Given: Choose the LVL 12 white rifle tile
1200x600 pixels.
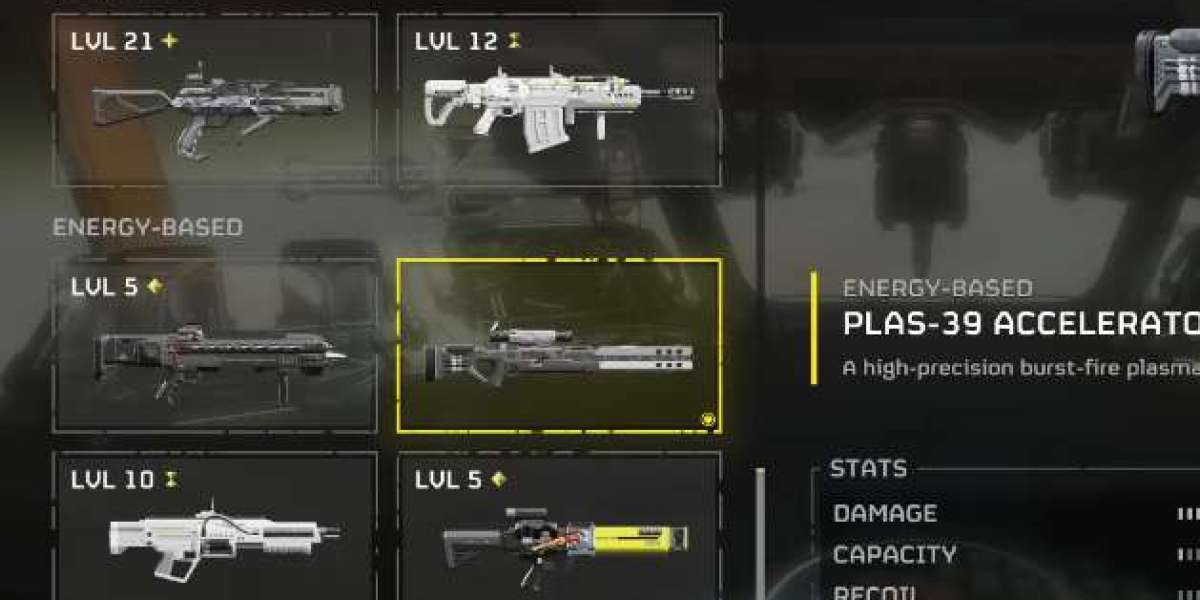Looking at the screenshot, I should click(558, 100).
